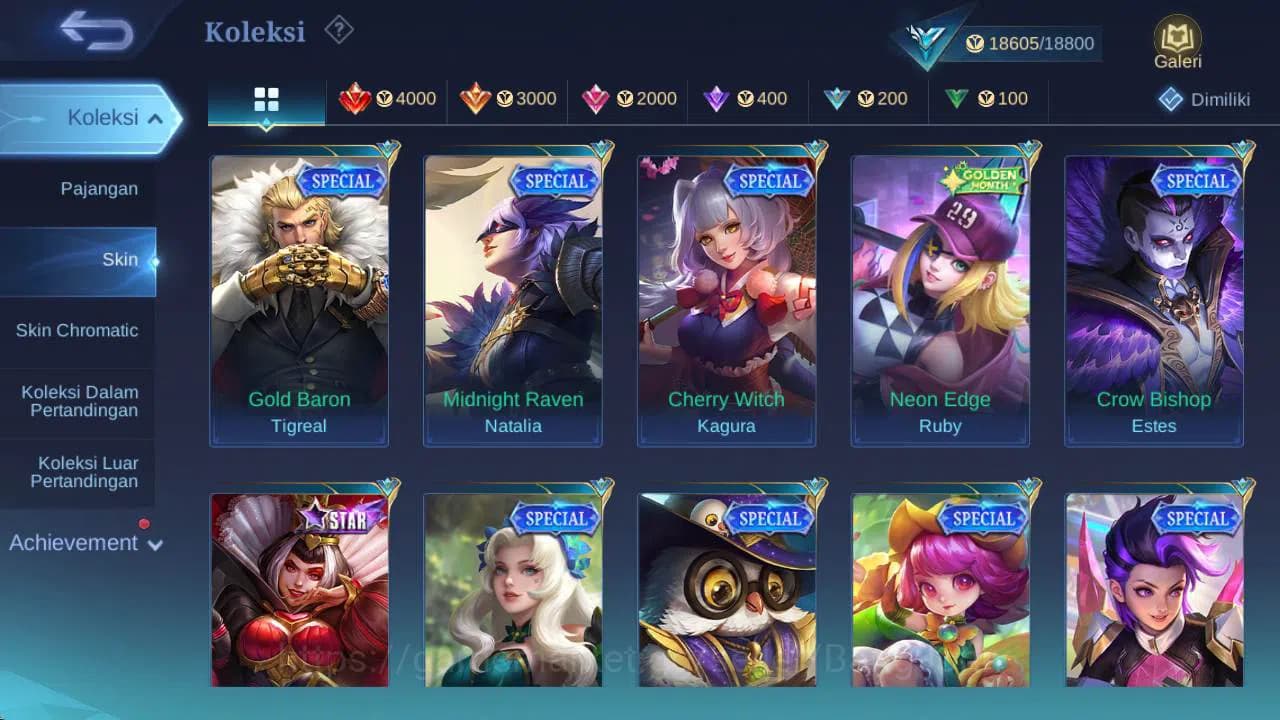Expand the Achievement section
This screenshot has width=1280, height=720.
click(84, 543)
